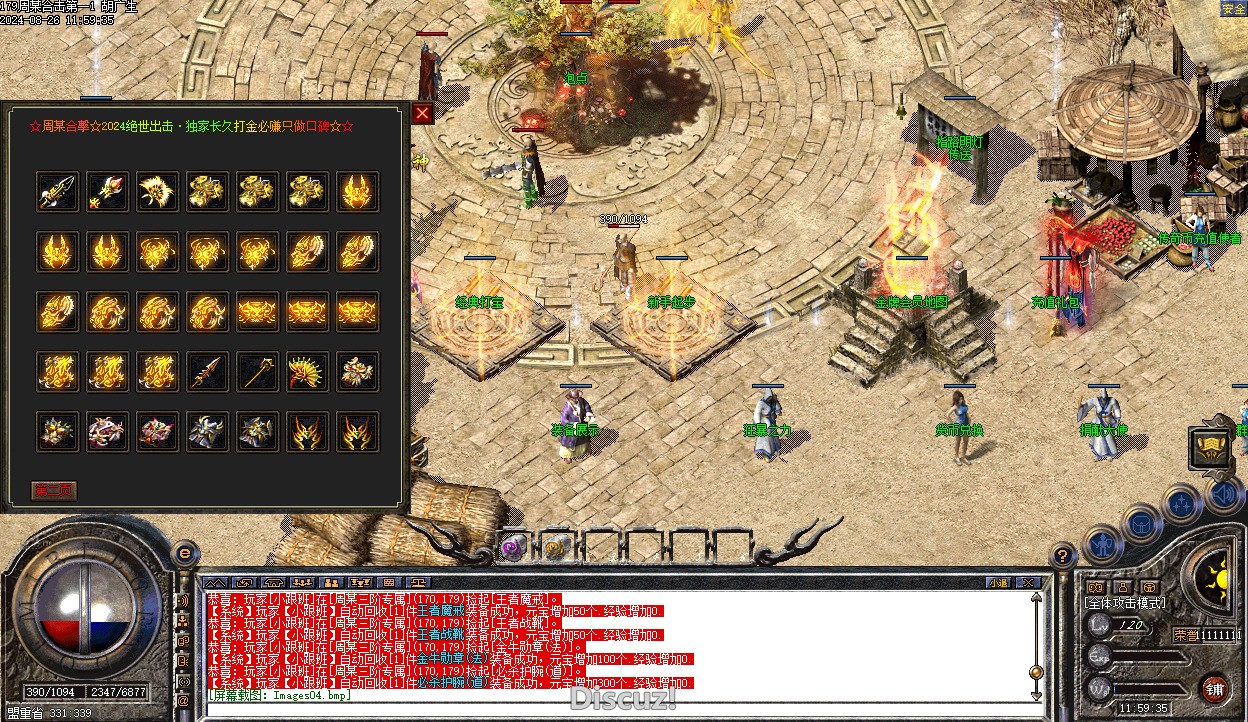
Task: Open the skills sparkle round button
Action: tap(1182, 501)
